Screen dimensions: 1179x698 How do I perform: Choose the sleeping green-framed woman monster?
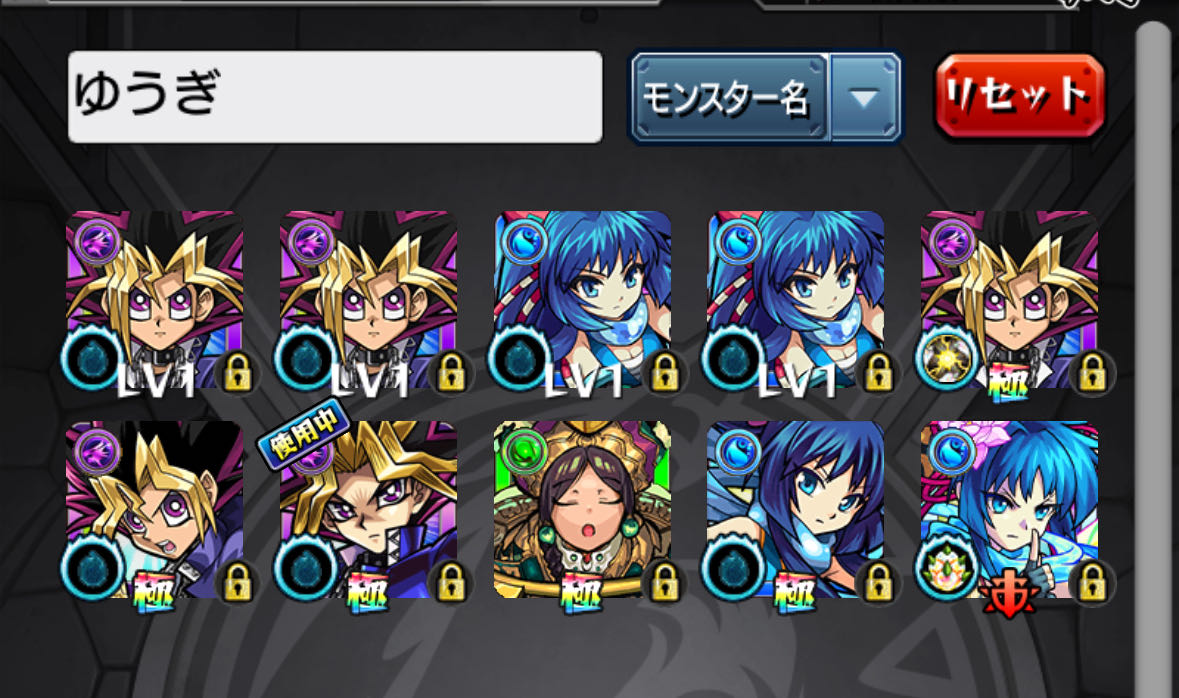pos(582,510)
